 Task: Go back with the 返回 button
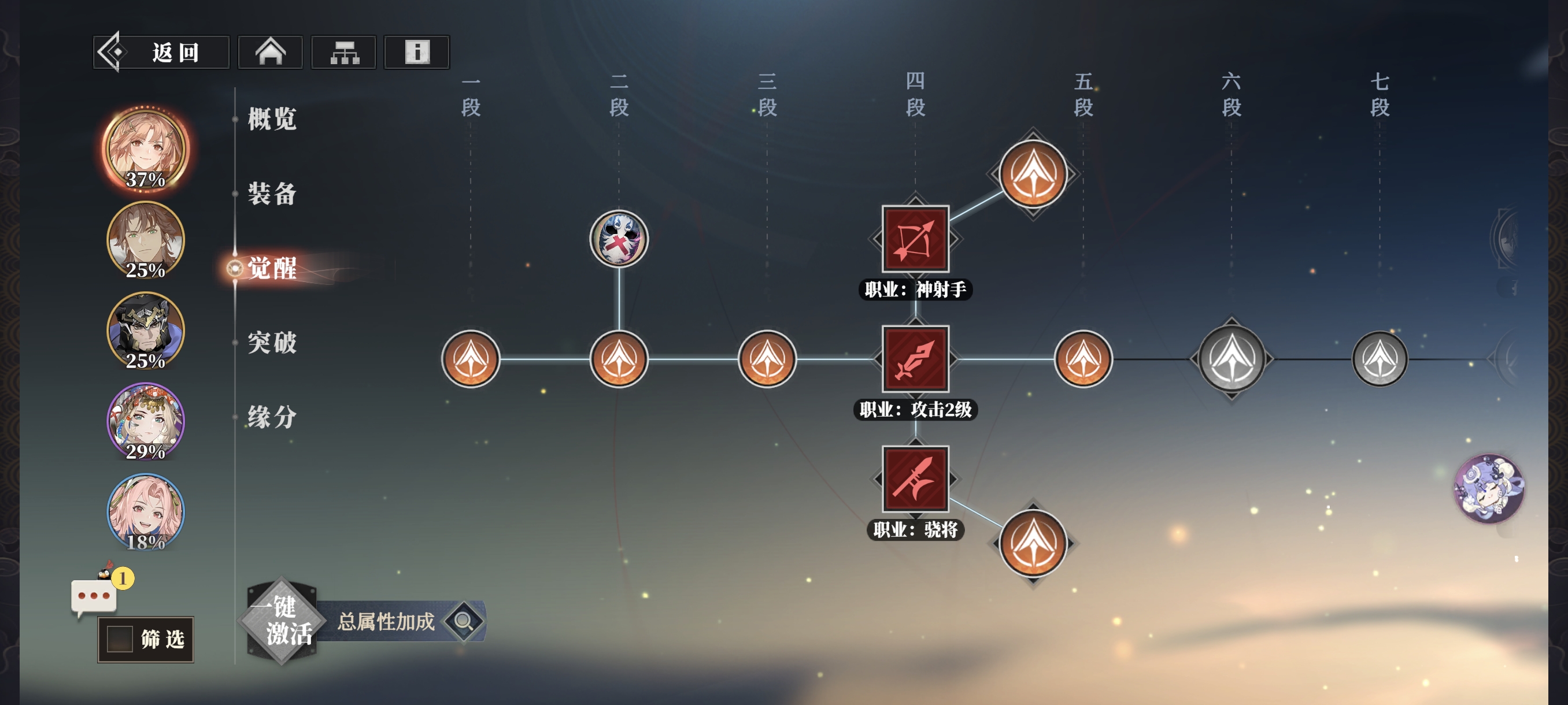(x=161, y=53)
